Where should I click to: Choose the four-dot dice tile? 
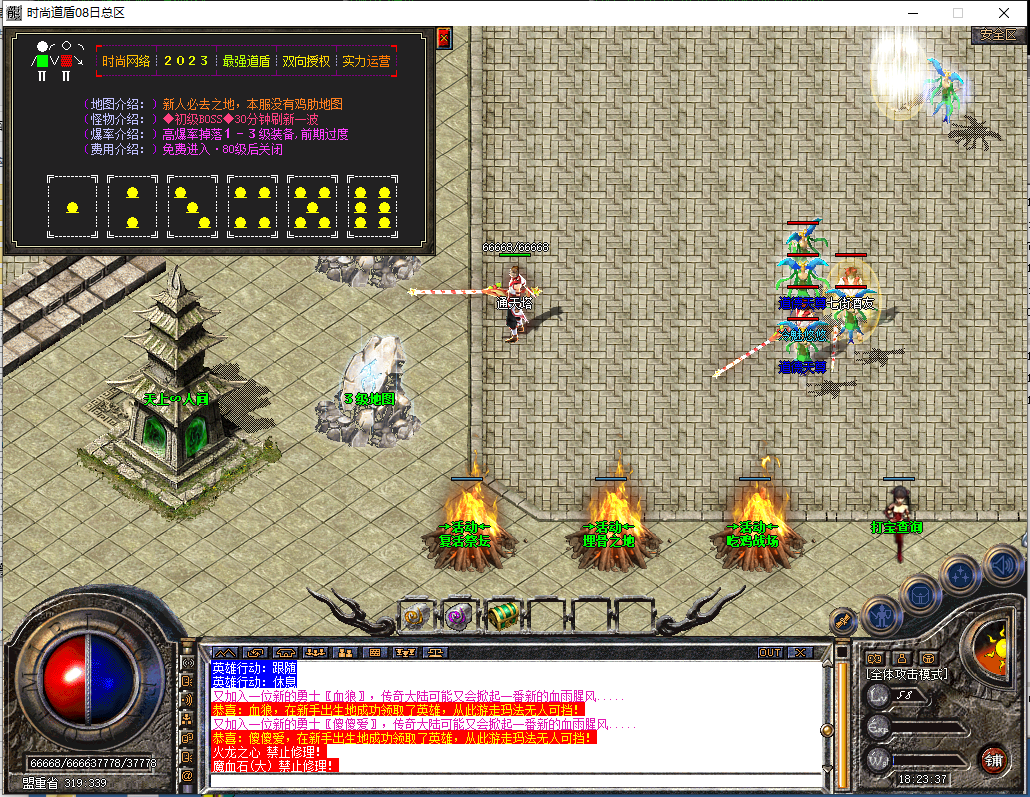252,206
